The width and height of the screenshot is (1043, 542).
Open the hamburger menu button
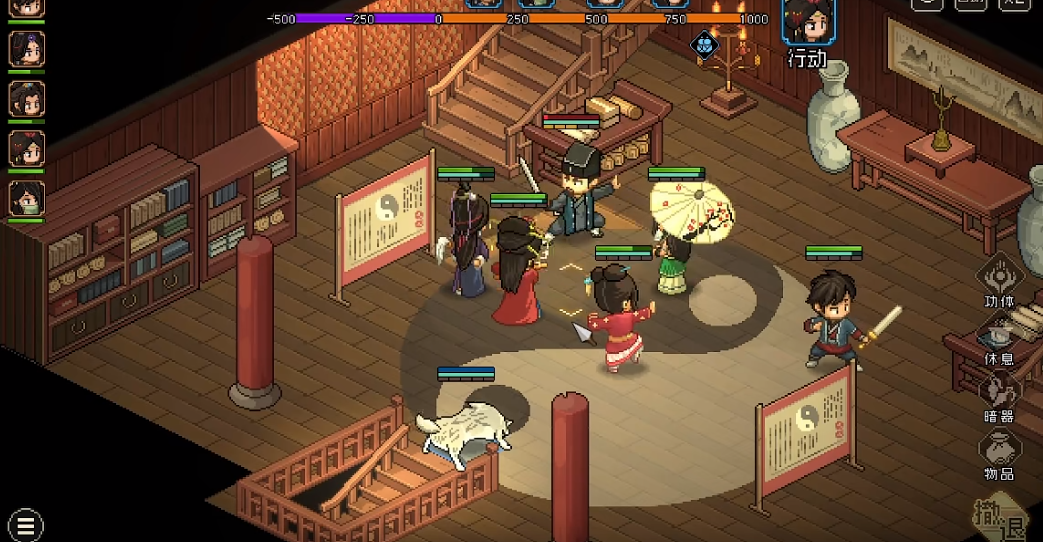(x=25, y=524)
